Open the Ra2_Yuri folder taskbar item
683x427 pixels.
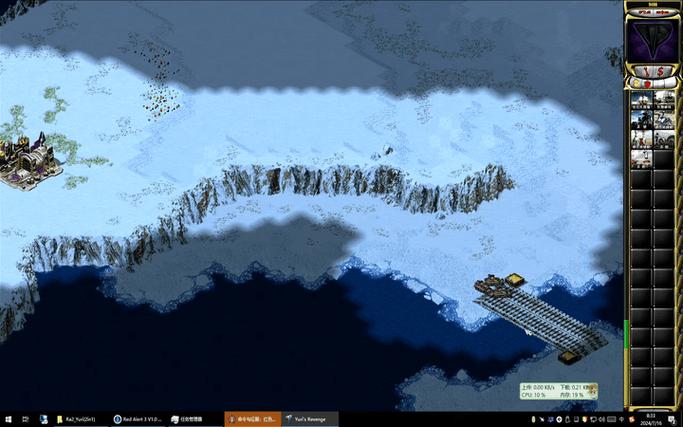point(79,419)
